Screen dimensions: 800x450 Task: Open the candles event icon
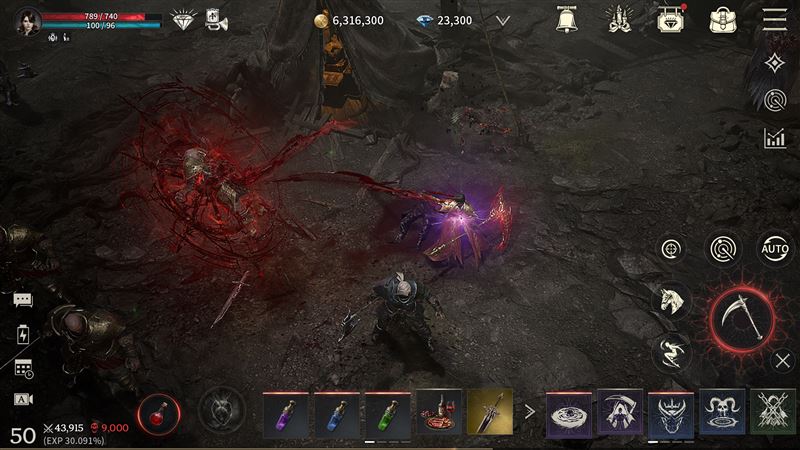pyautogui.click(x=618, y=19)
